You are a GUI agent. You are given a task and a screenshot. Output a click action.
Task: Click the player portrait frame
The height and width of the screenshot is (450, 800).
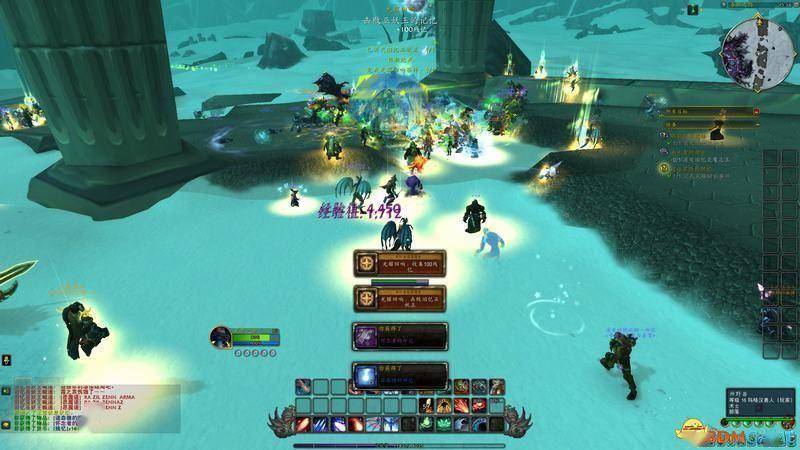click(x=222, y=338)
